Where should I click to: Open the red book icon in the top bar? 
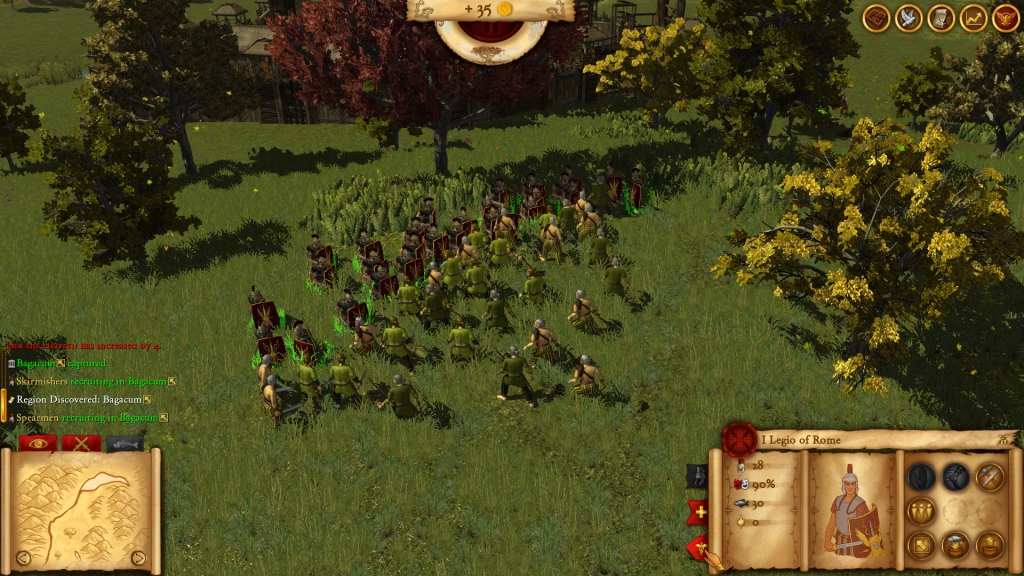pyautogui.click(x=877, y=18)
